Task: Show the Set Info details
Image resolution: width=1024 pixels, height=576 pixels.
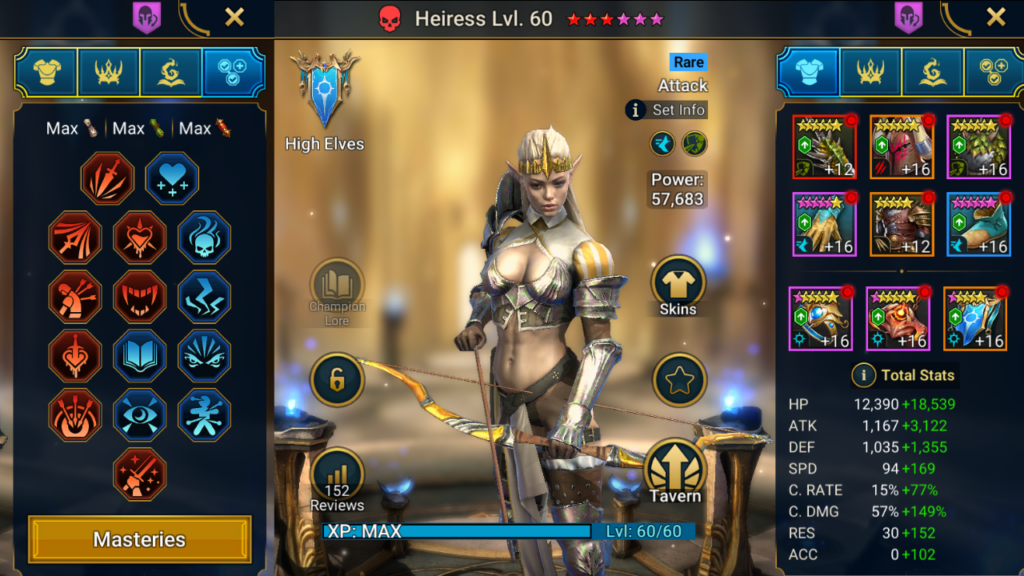Action: pos(666,110)
